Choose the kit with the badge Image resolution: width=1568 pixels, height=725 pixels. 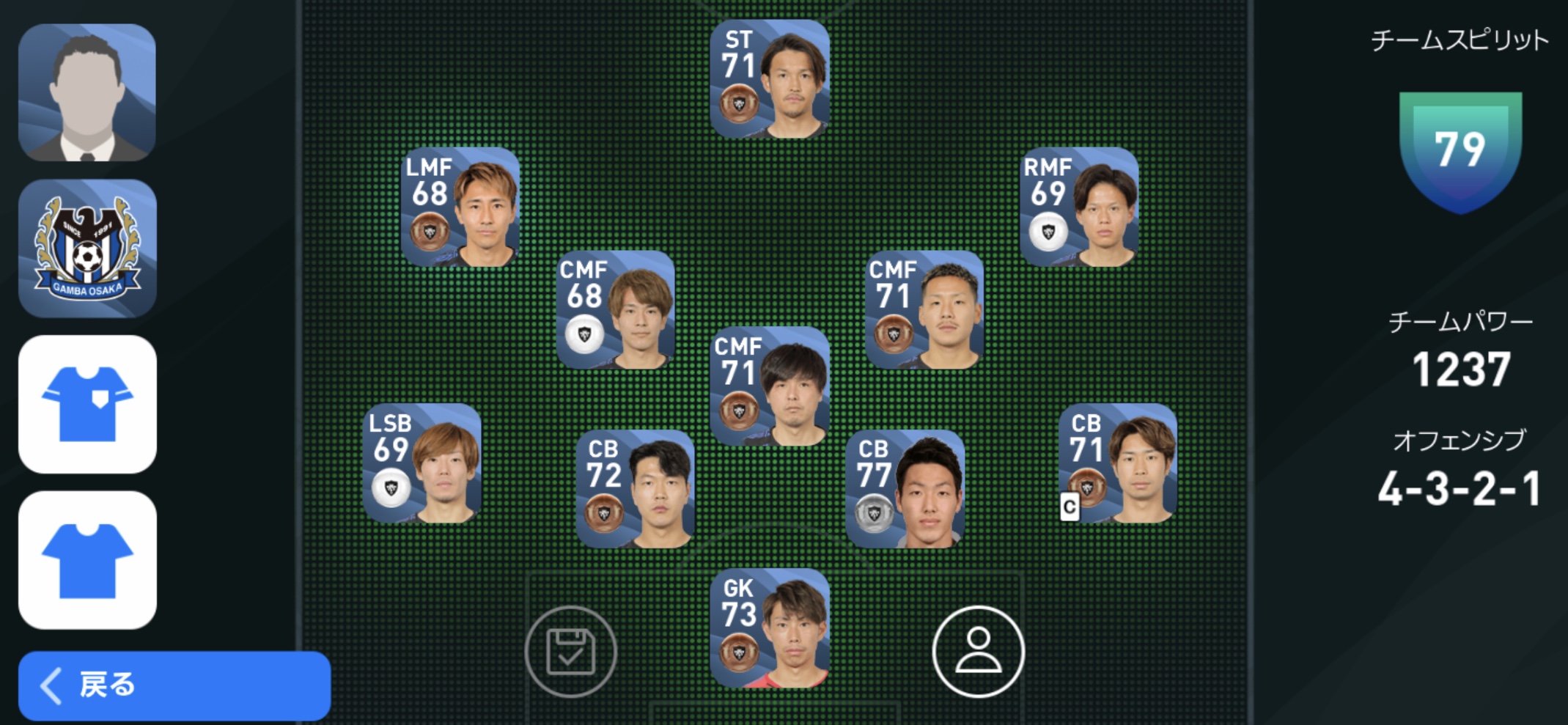[87, 404]
